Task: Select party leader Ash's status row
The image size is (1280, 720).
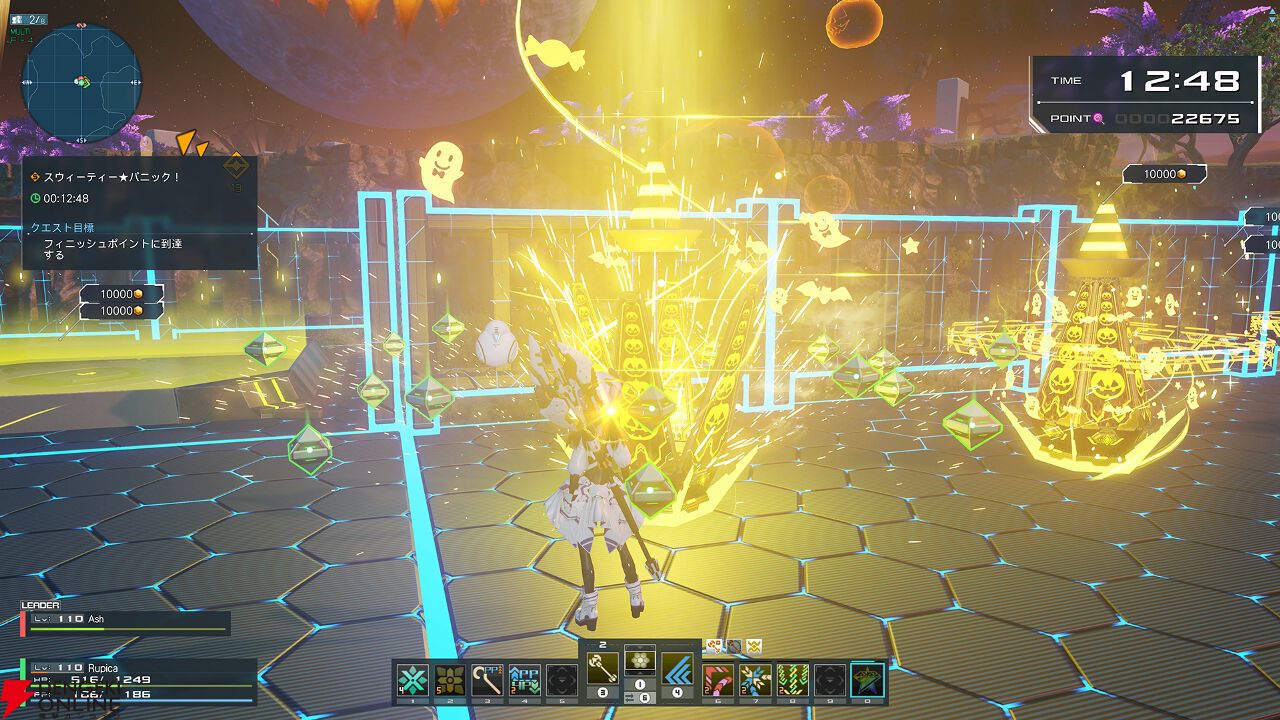Action: point(127,622)
